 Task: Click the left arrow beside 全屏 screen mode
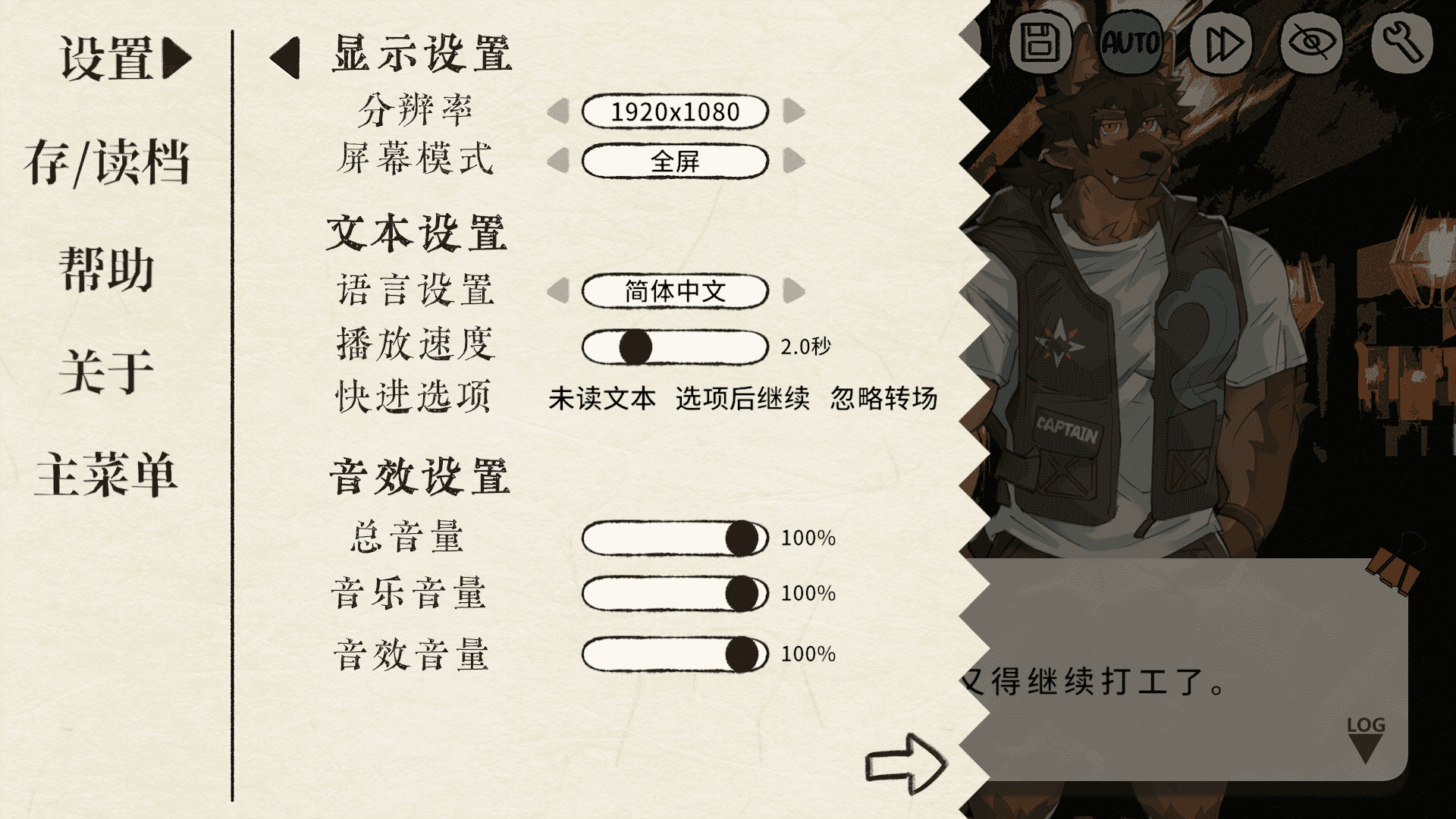(x=559, y=161)
